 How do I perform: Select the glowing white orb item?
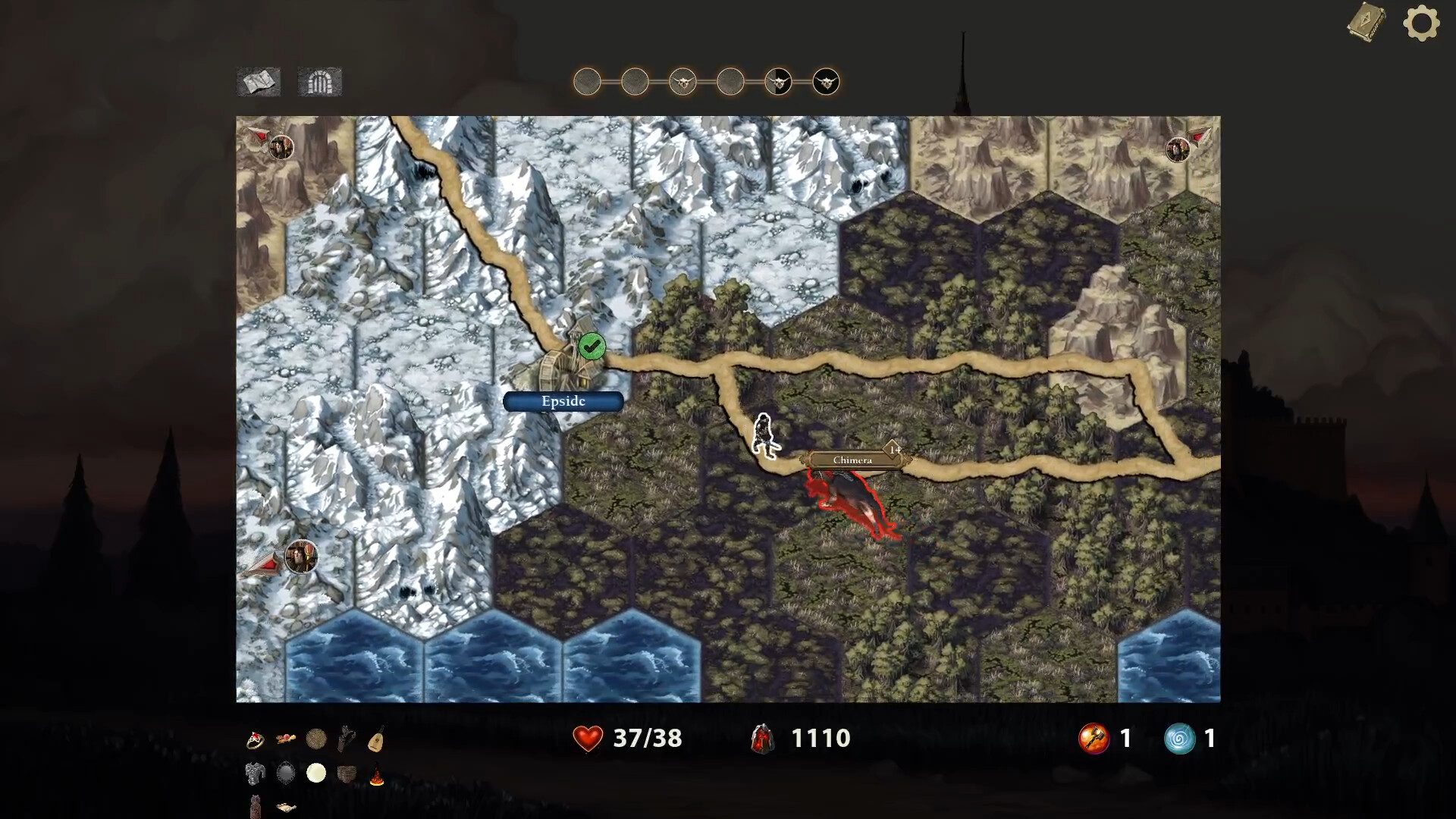click(x=316, y=773)
